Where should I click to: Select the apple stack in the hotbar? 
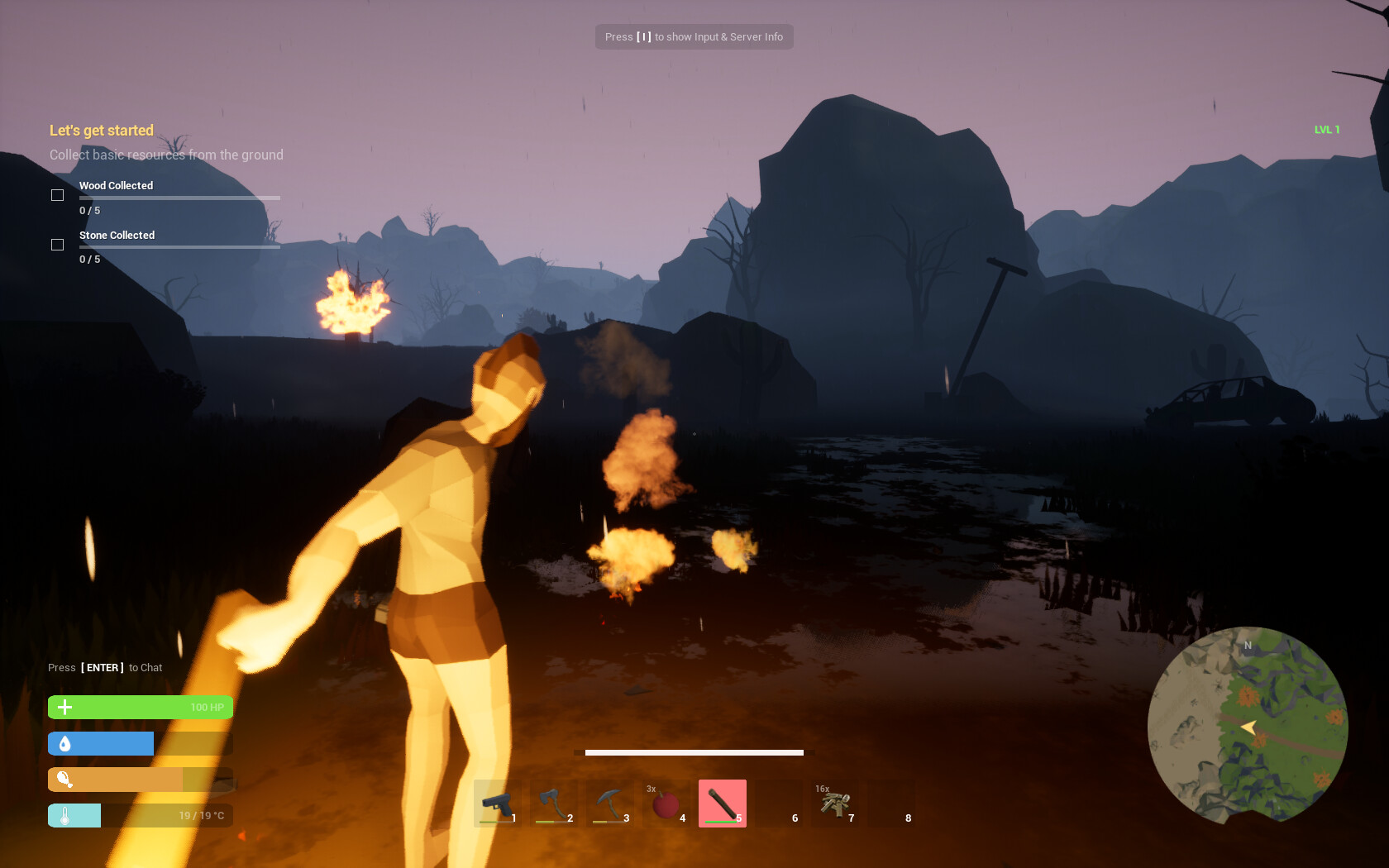tap(666, 804)
